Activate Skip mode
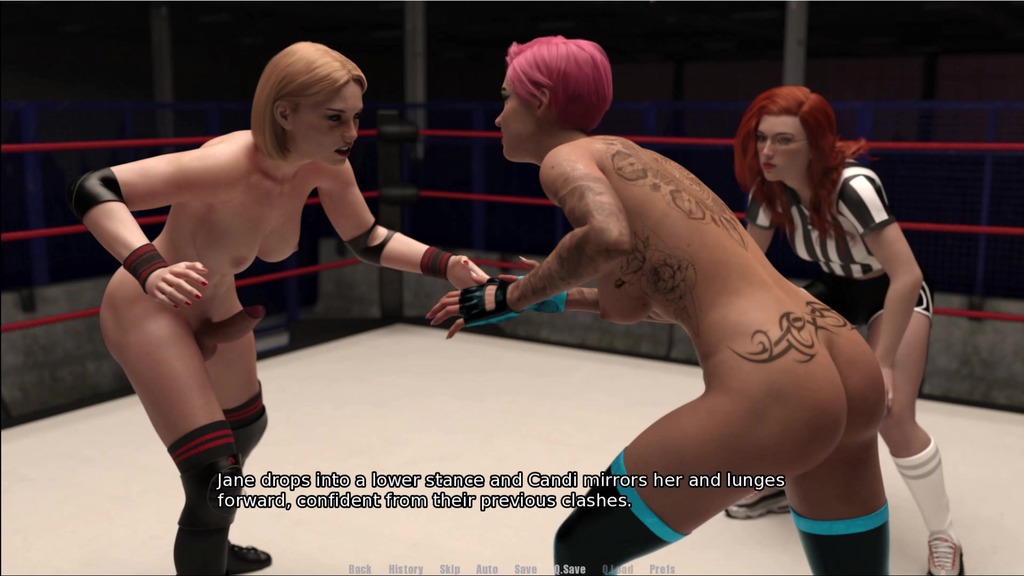 [450, 569]
